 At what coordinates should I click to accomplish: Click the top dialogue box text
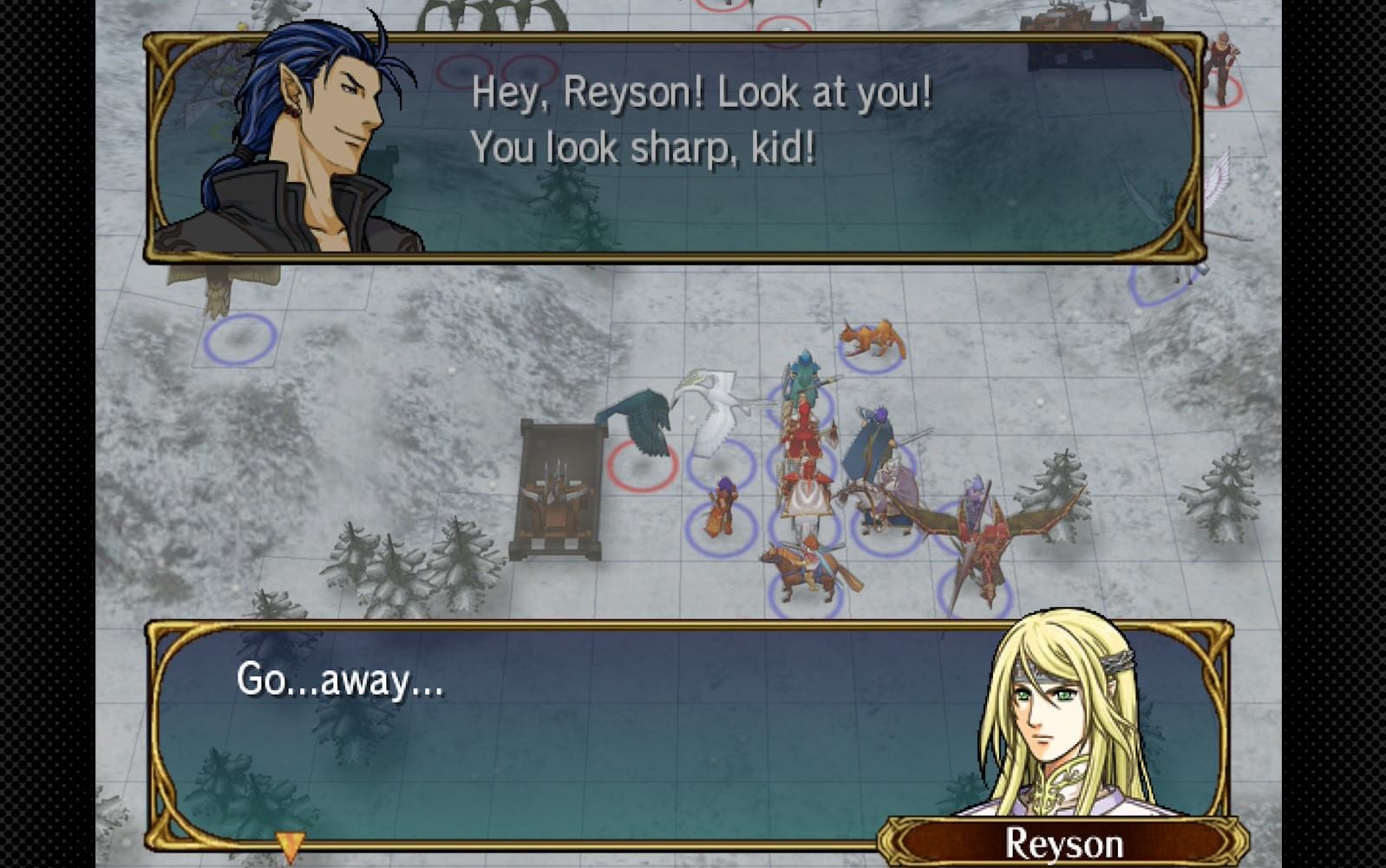[694, 121]
